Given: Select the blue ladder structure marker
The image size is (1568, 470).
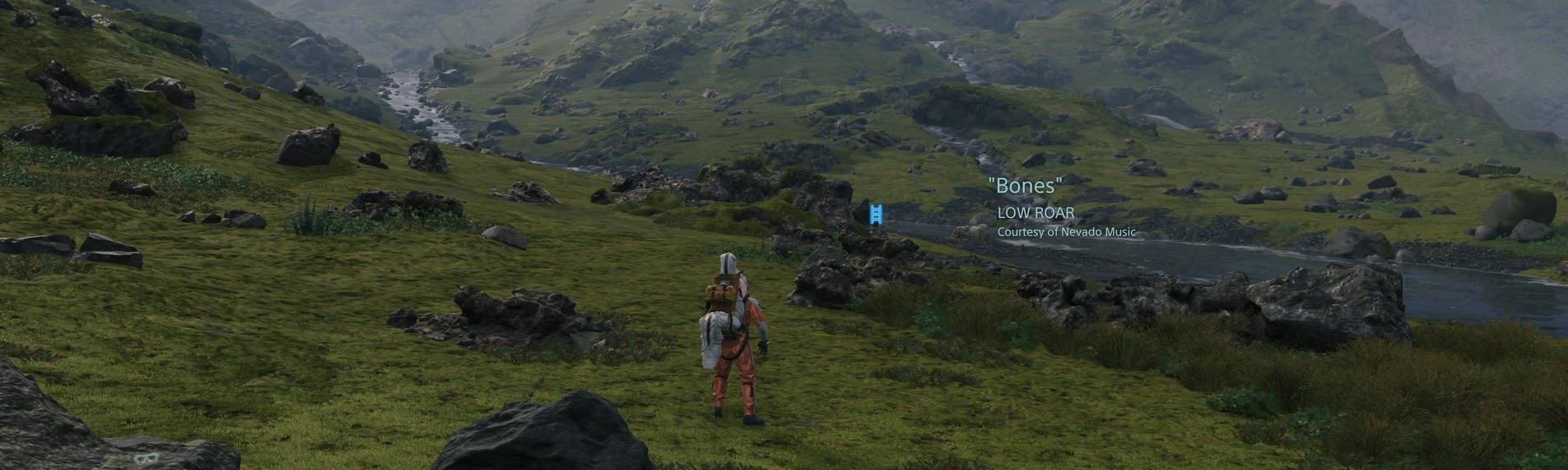Looking at the screenshot, I should pyautogui.click(x=877, y=213).
